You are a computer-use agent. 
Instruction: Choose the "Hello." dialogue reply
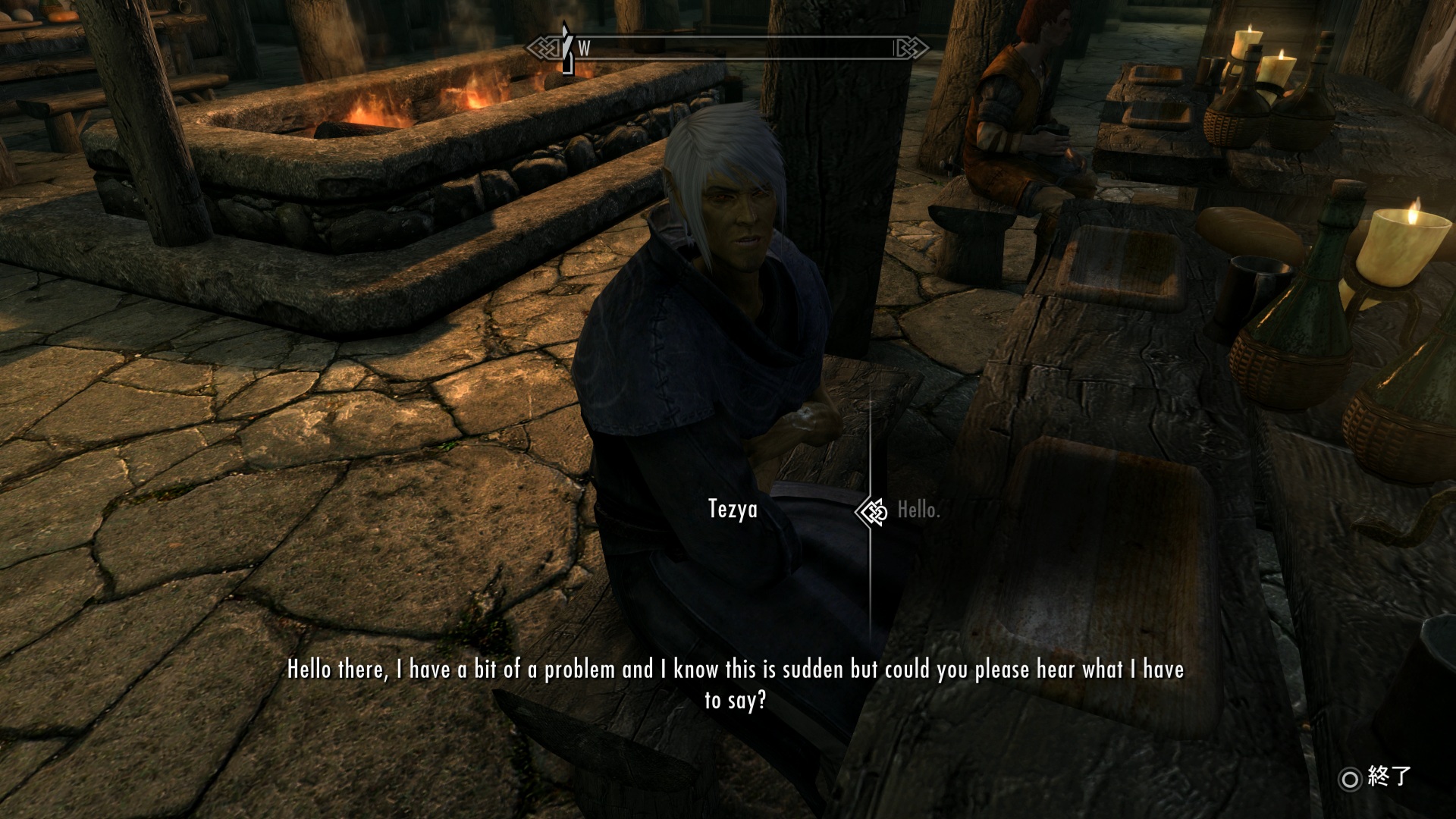coord(918,510)
